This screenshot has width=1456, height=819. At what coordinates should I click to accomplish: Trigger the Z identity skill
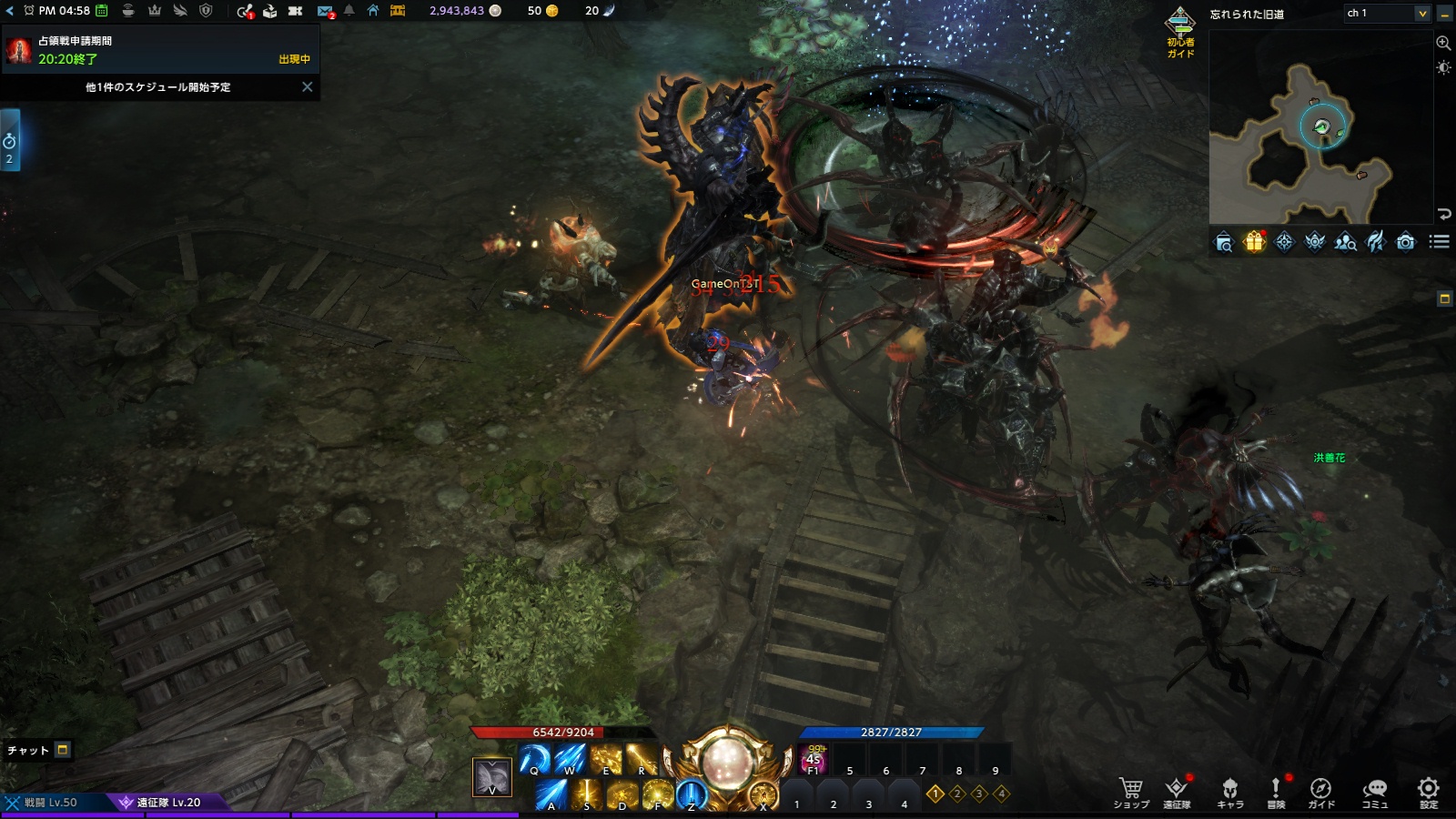(692, 795)
